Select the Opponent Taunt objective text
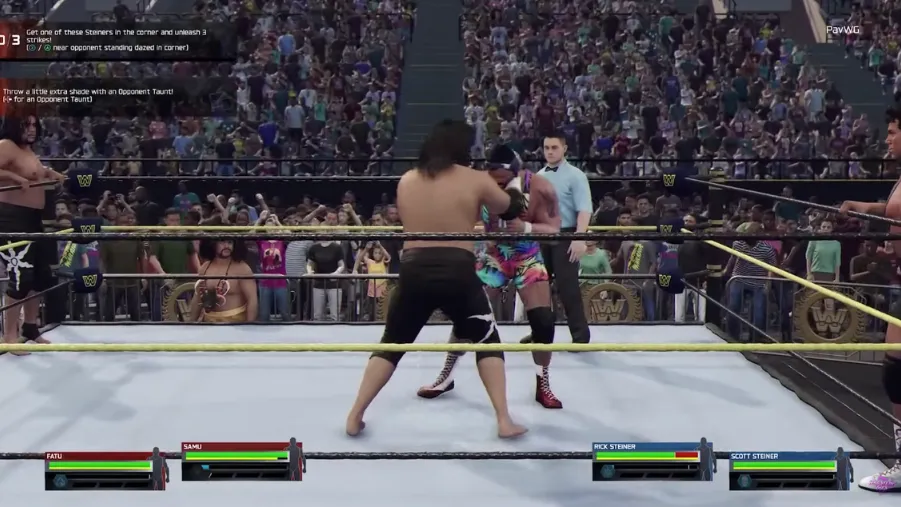Image resolution: width=901 pixels, height=507 pixels. pyautogui.click(x=88, y=95)
